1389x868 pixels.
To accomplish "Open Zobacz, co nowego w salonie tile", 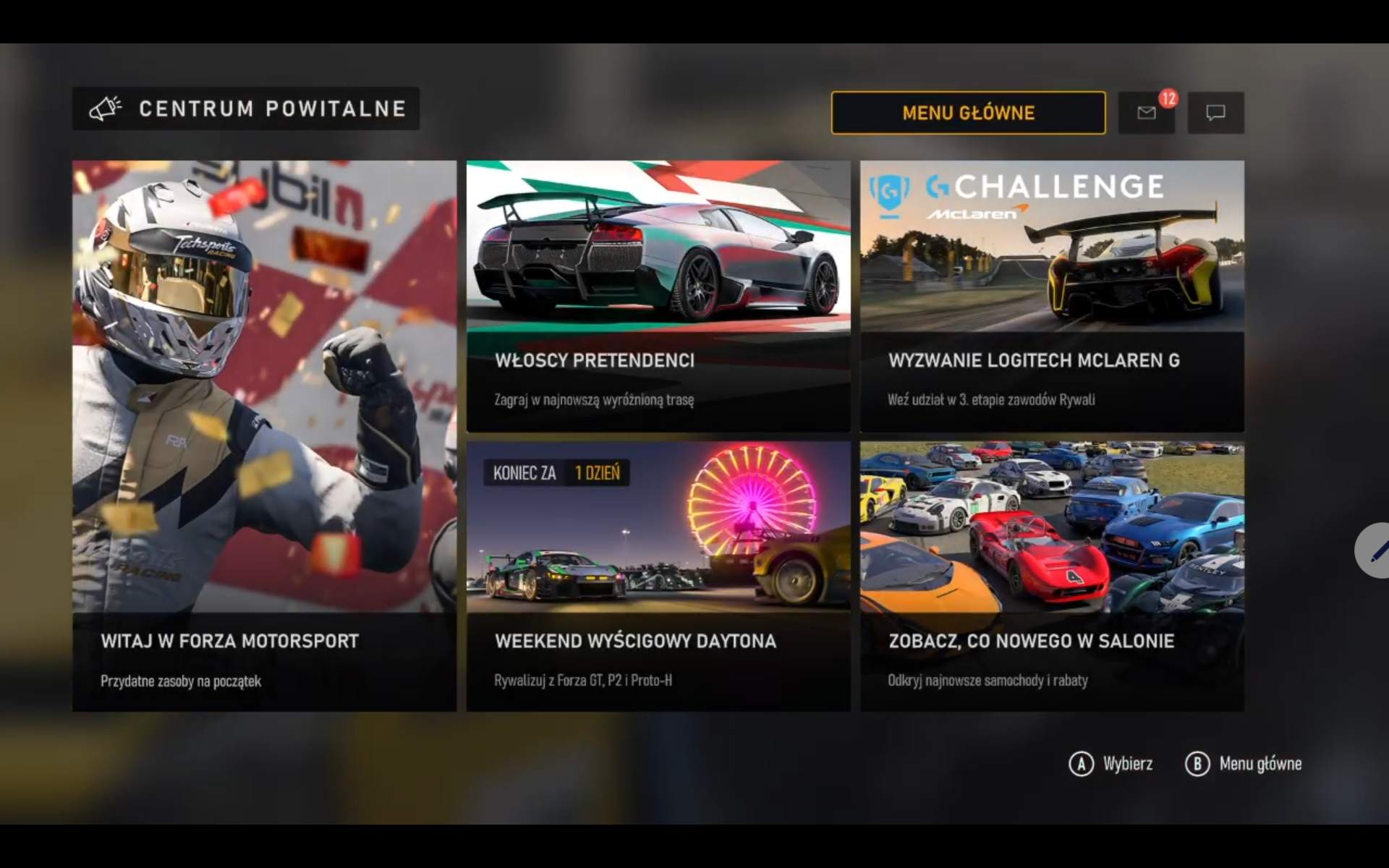I will tap(1052, 576).
